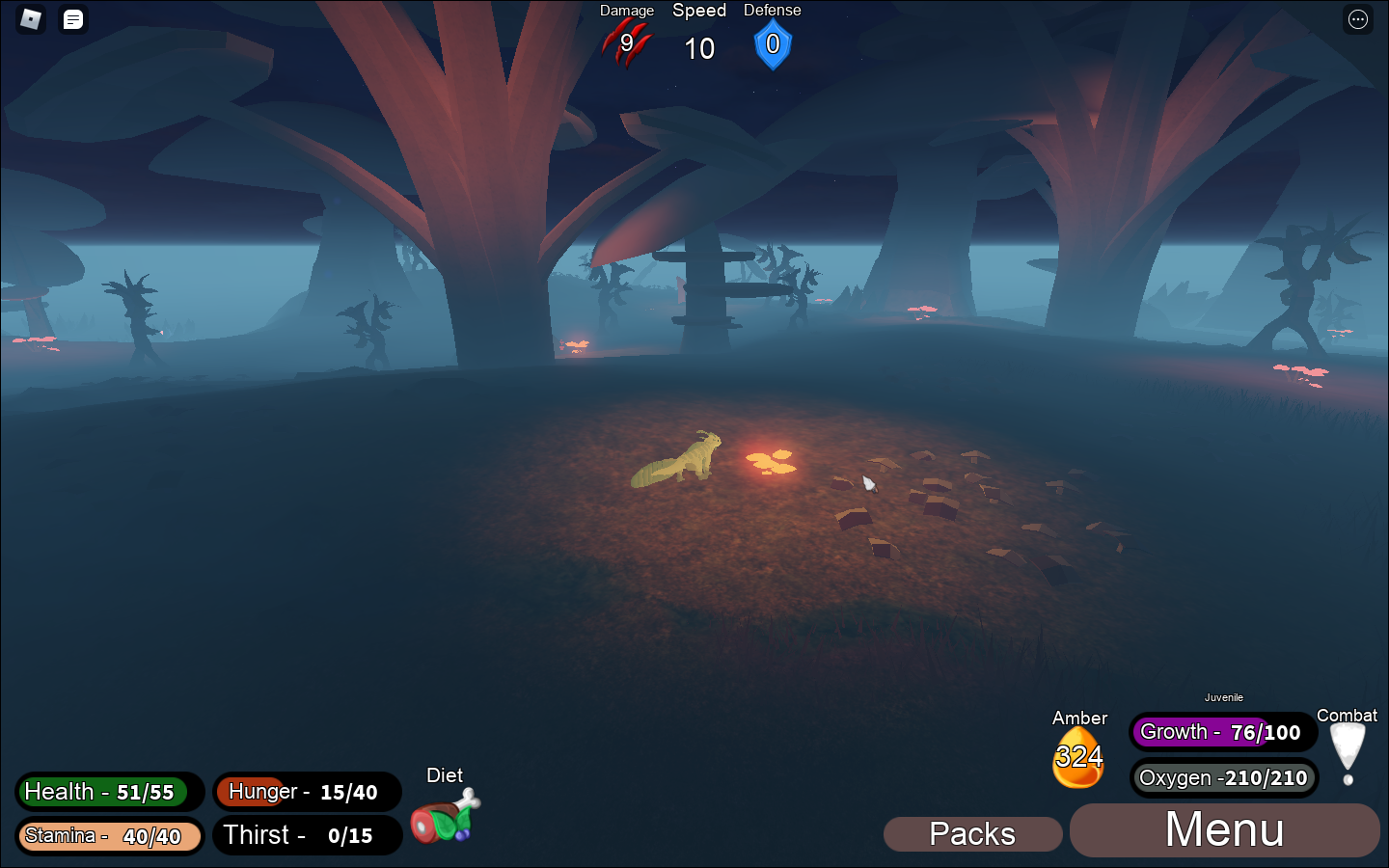Click the Stamina 40/40 bar

click(x=108, y=835)
